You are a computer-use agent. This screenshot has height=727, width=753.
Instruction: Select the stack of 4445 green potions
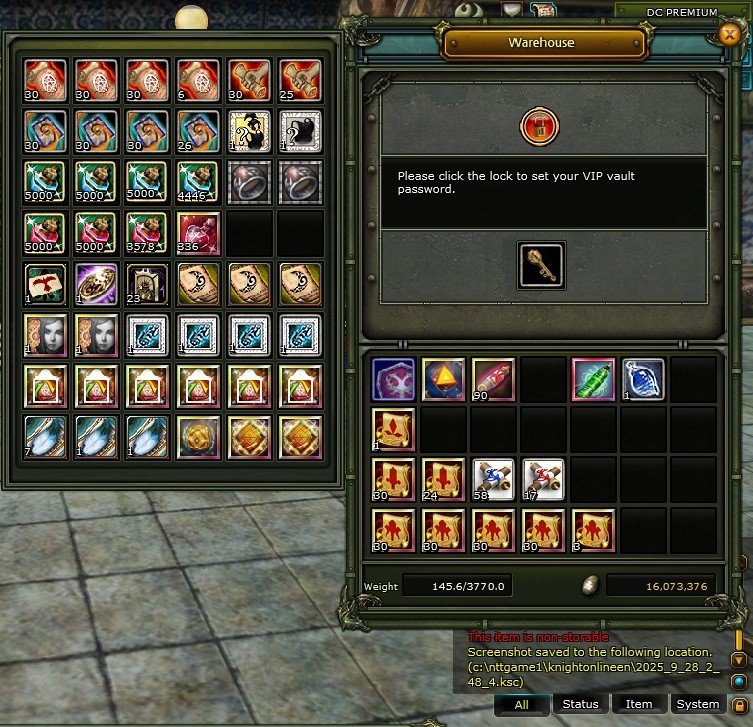(x=199, y=181)
